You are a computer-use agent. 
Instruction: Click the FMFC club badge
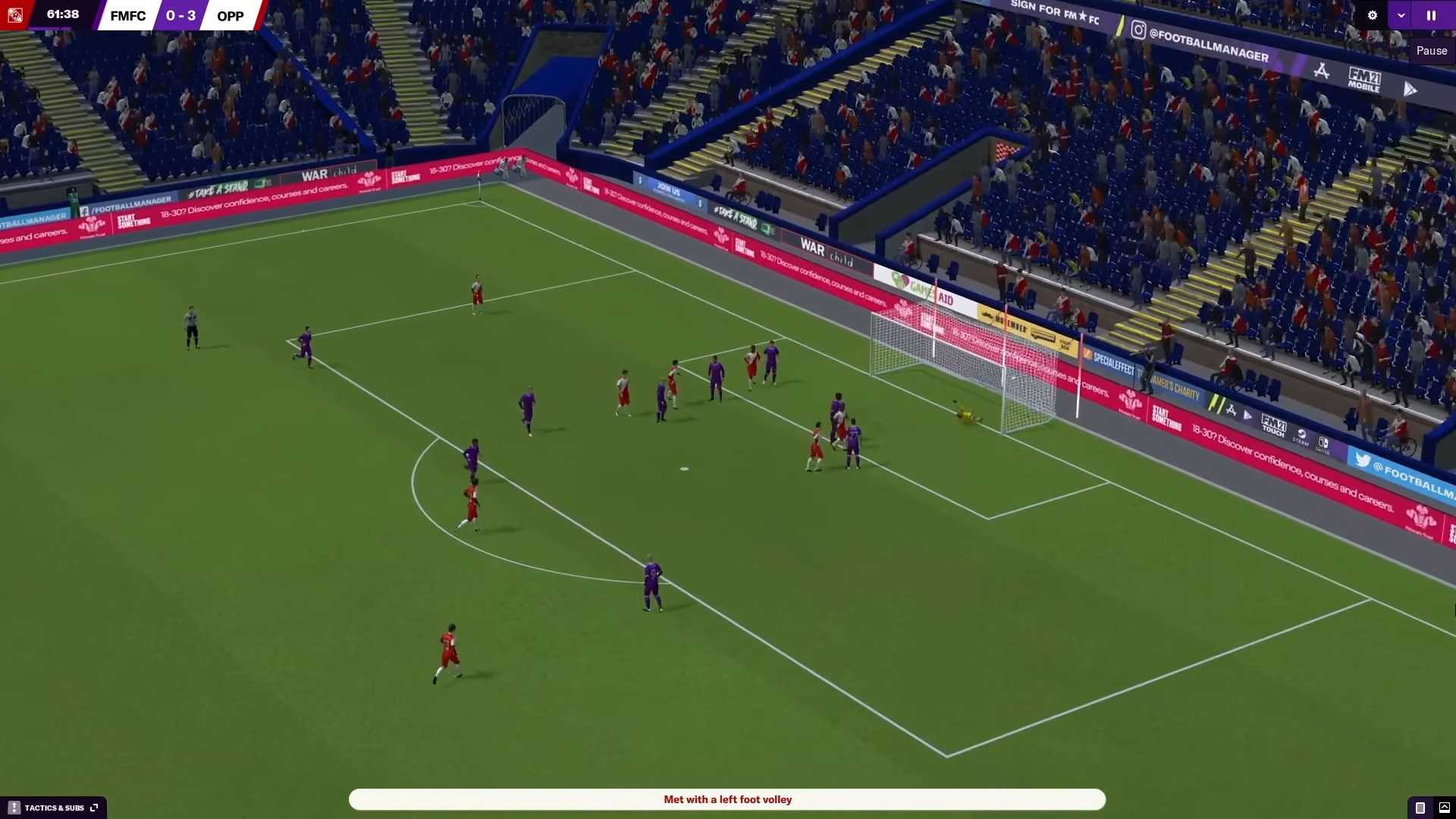[15, 15]
